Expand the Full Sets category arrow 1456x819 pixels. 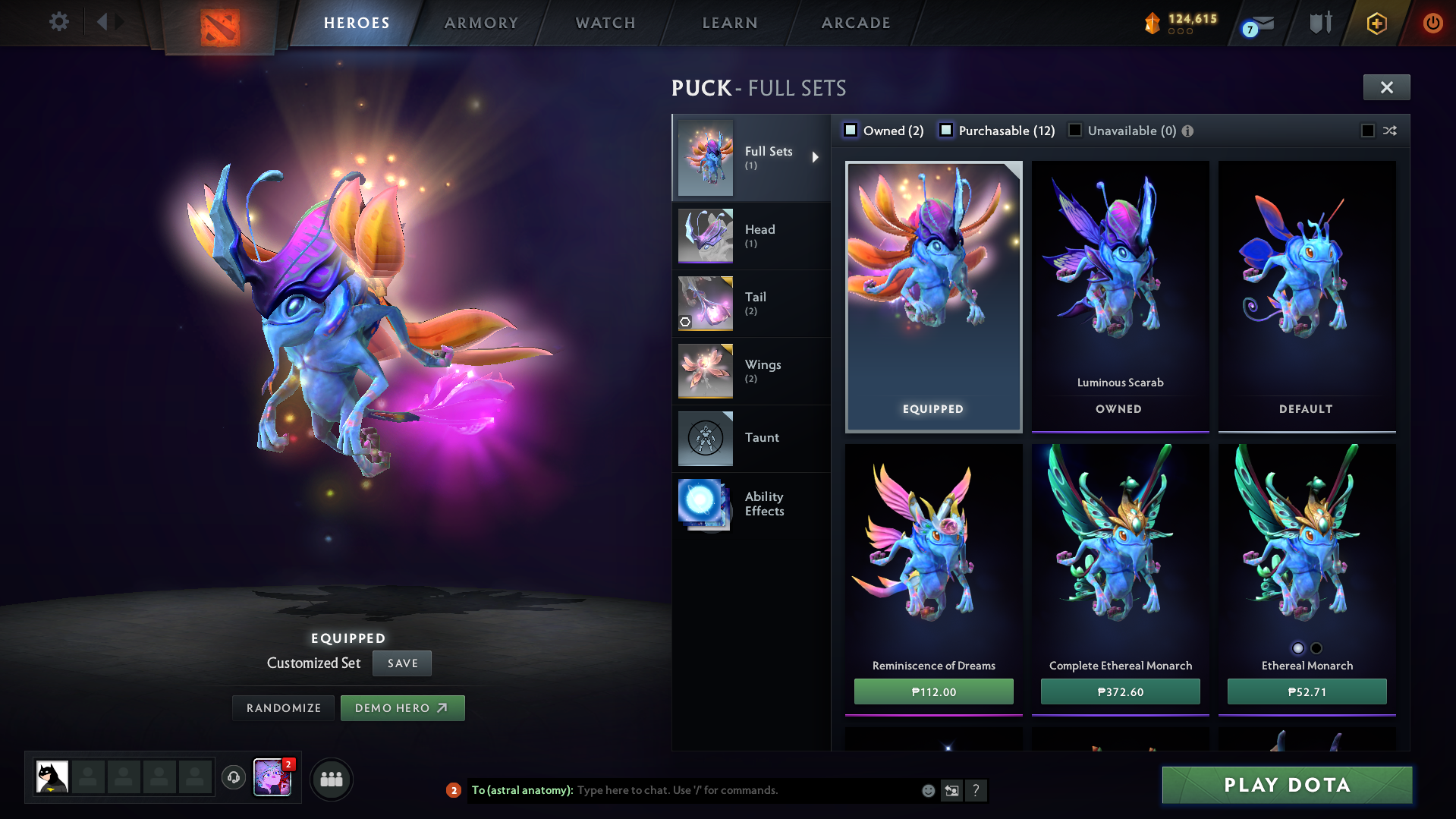coord(816,157)
